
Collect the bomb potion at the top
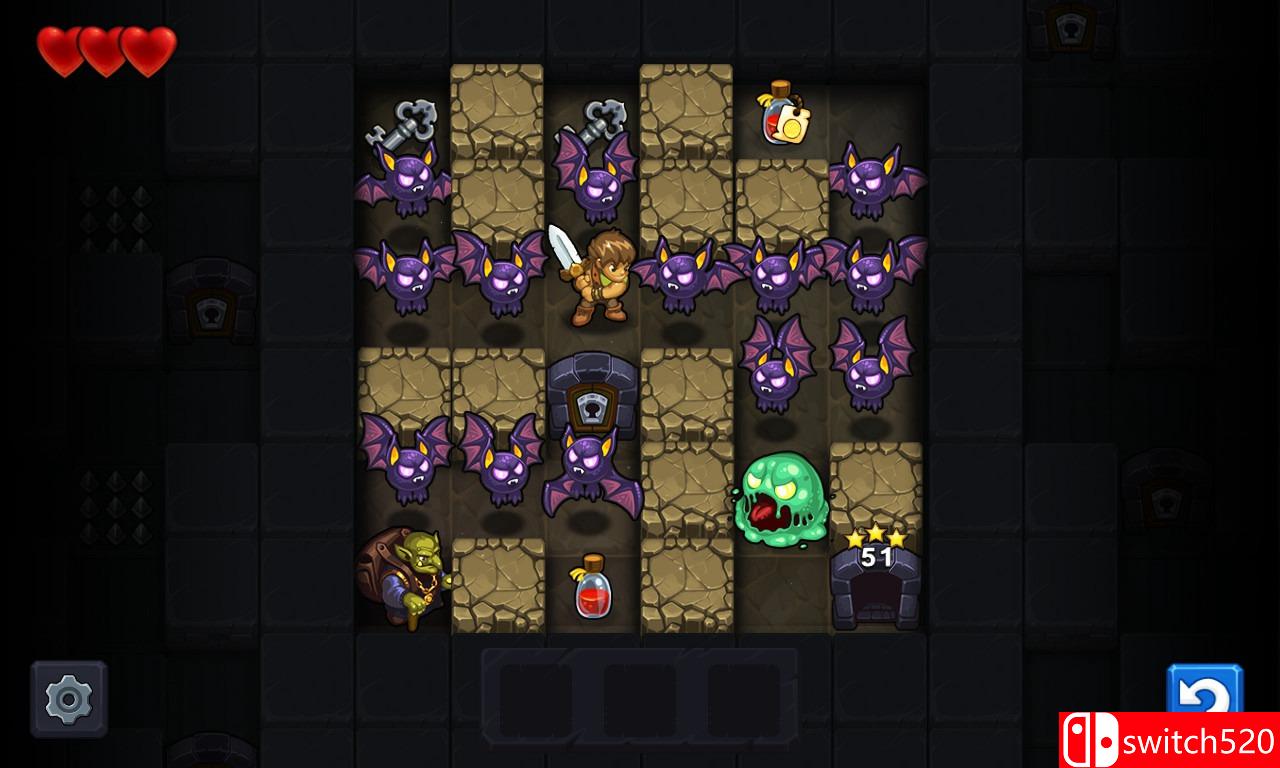point(783,115)
